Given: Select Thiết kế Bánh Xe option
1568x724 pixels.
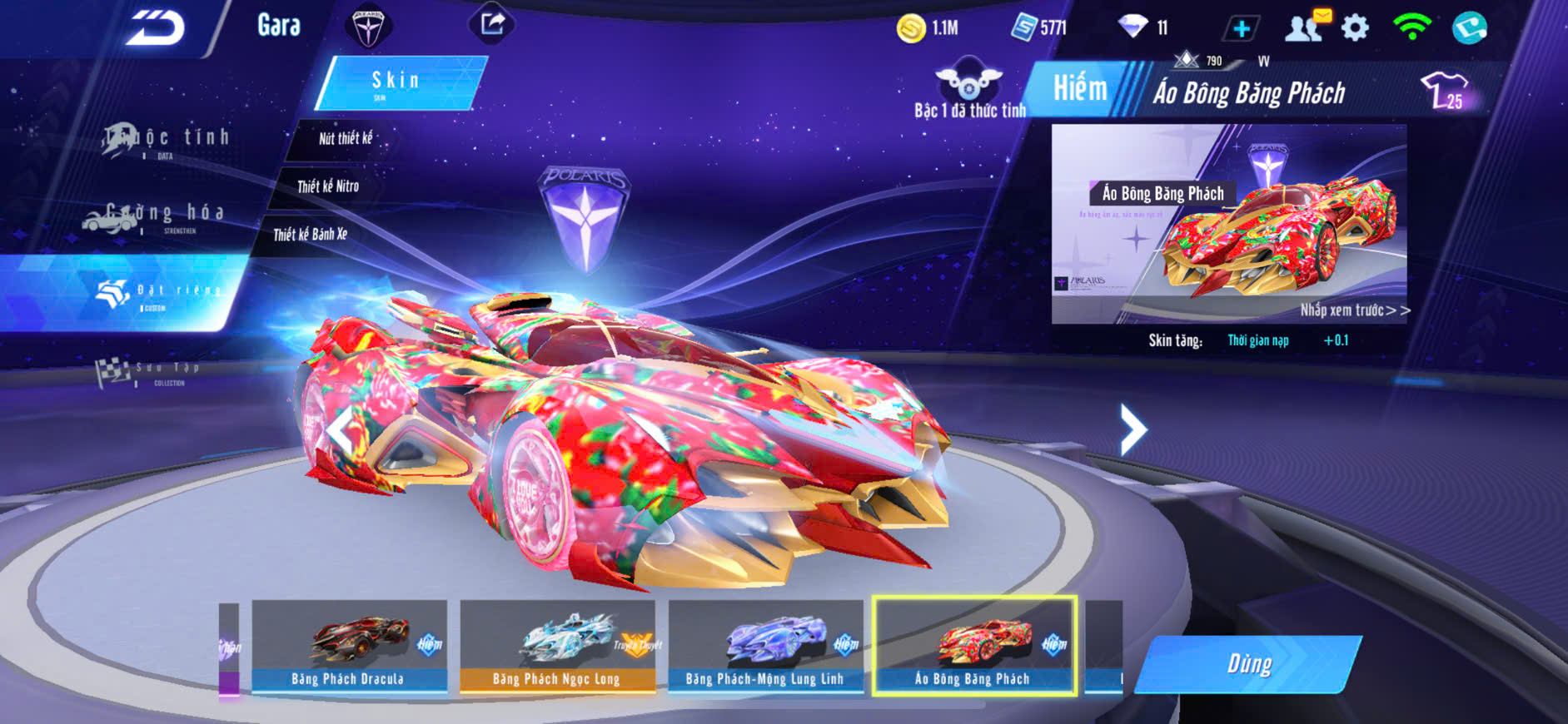Looking at the screenshot, I should point(310,235).
